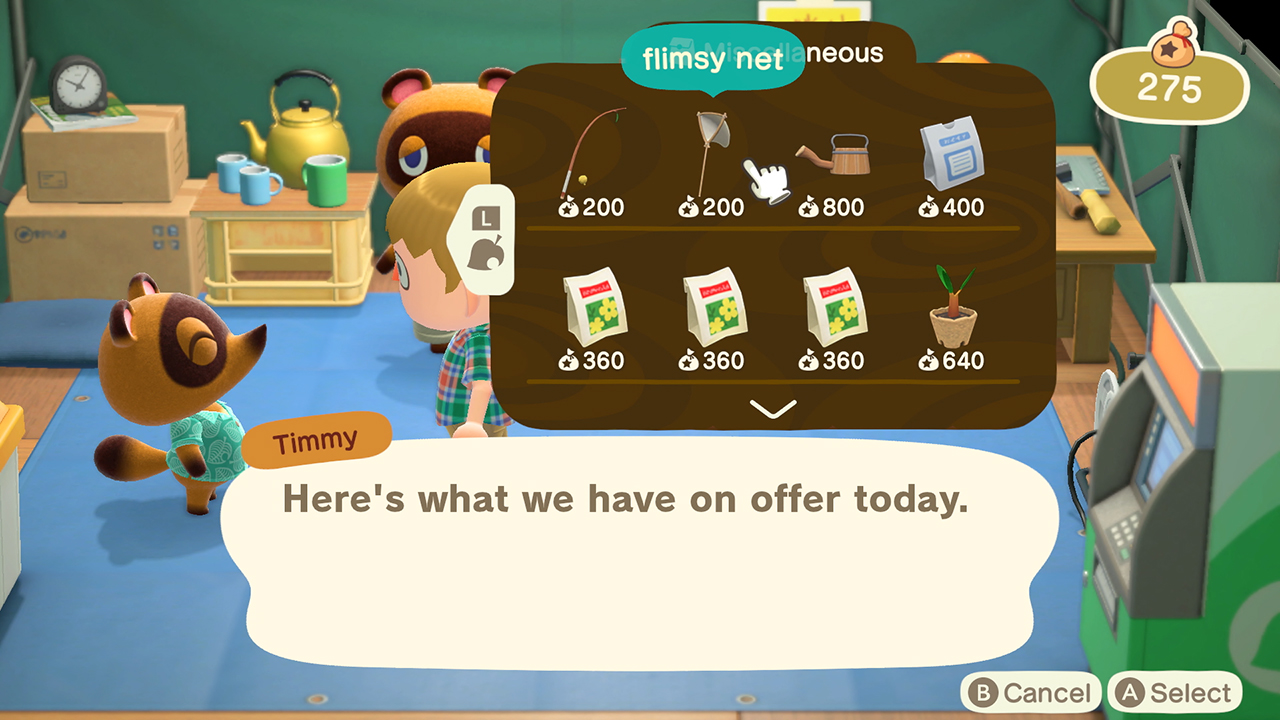The height and width of the screenshot is (720, 1280).
Task: Expand the shop list with the down chevron
Action: [772, 407]
